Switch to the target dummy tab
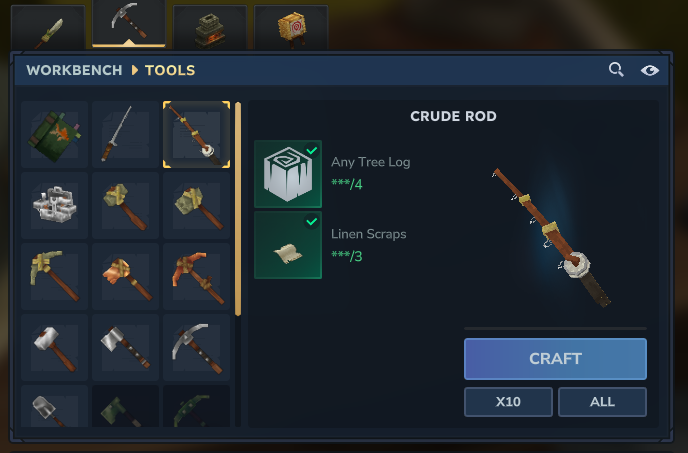This screenshot has width=688, height=453. [x=291, y=26]
